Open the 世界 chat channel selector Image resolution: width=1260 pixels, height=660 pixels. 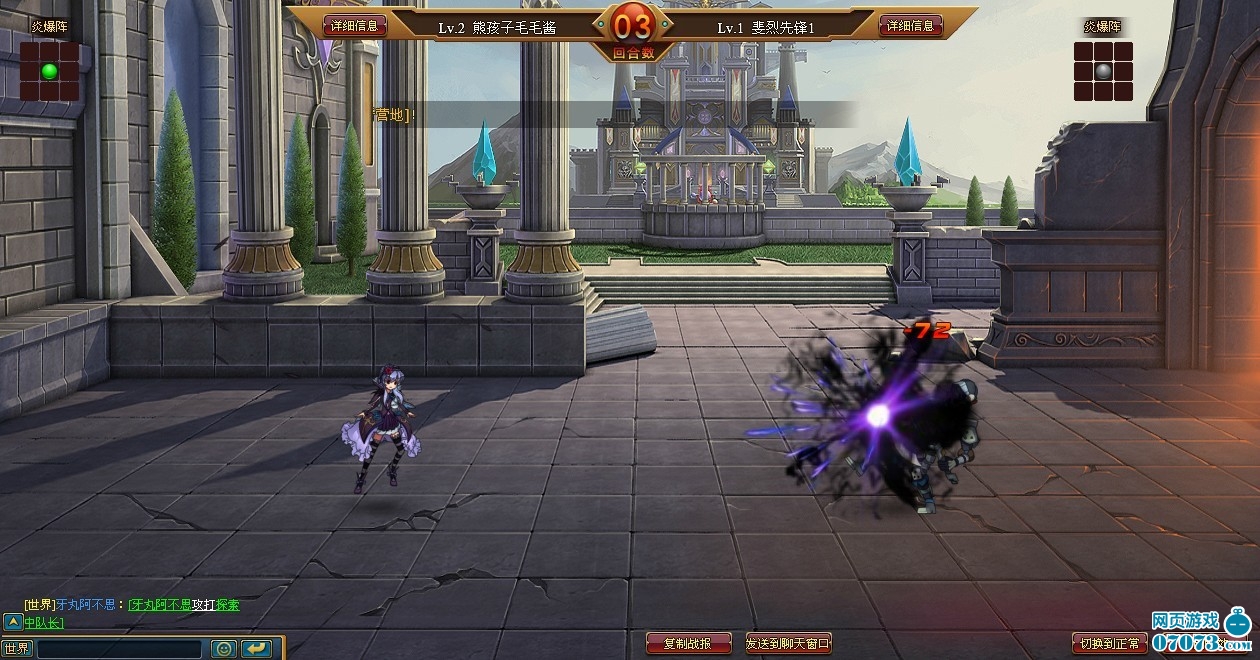17,648
